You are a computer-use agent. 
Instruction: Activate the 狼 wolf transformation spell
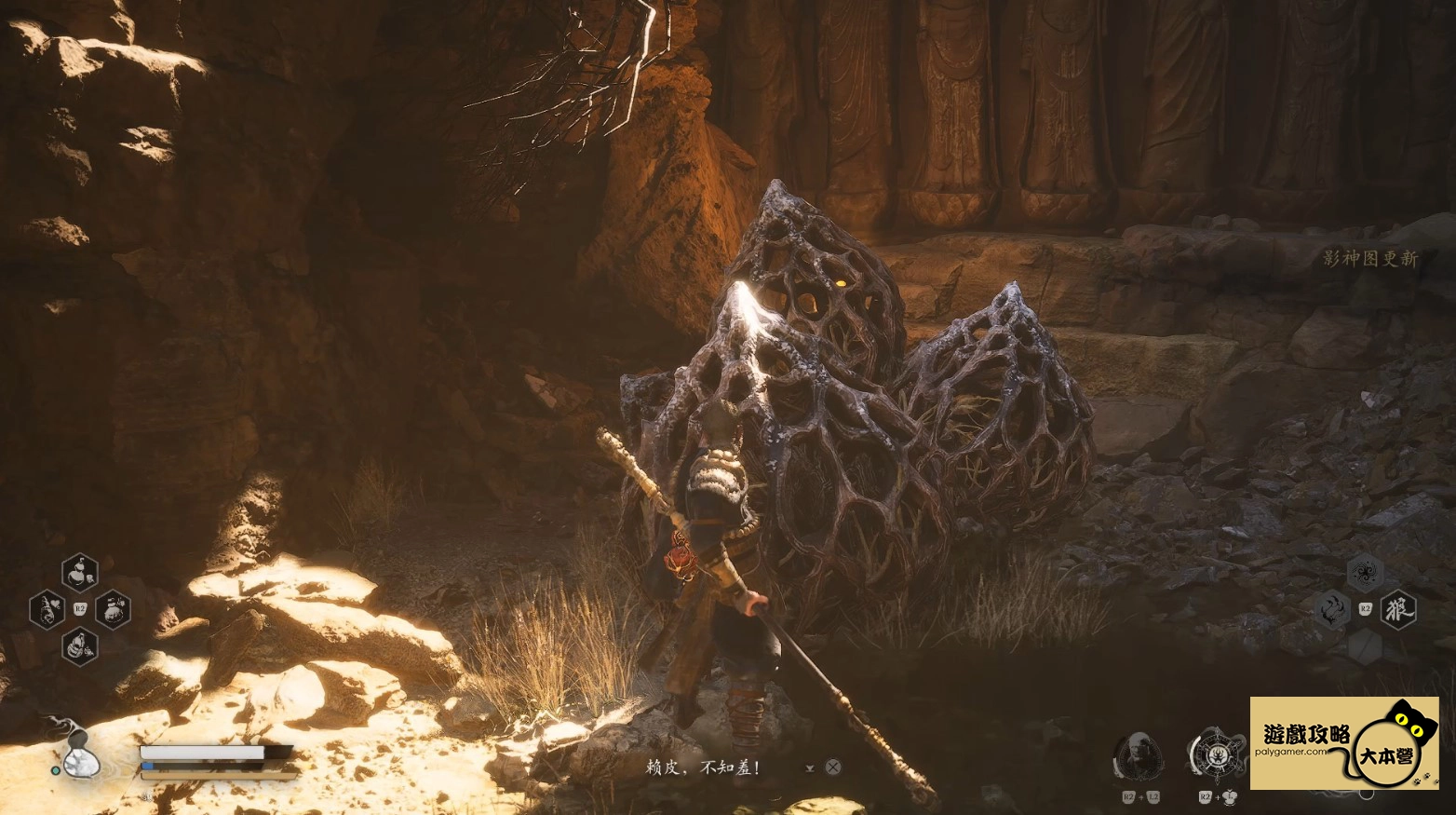(x=1397, y=610)
